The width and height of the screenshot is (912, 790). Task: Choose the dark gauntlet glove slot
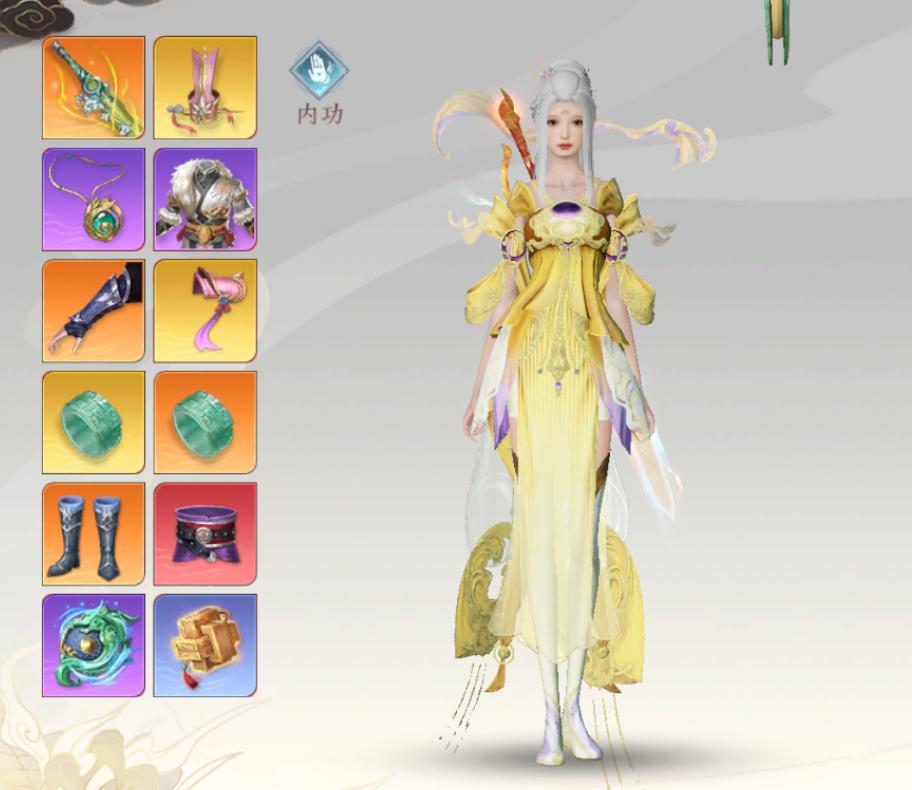pos(94,311)
